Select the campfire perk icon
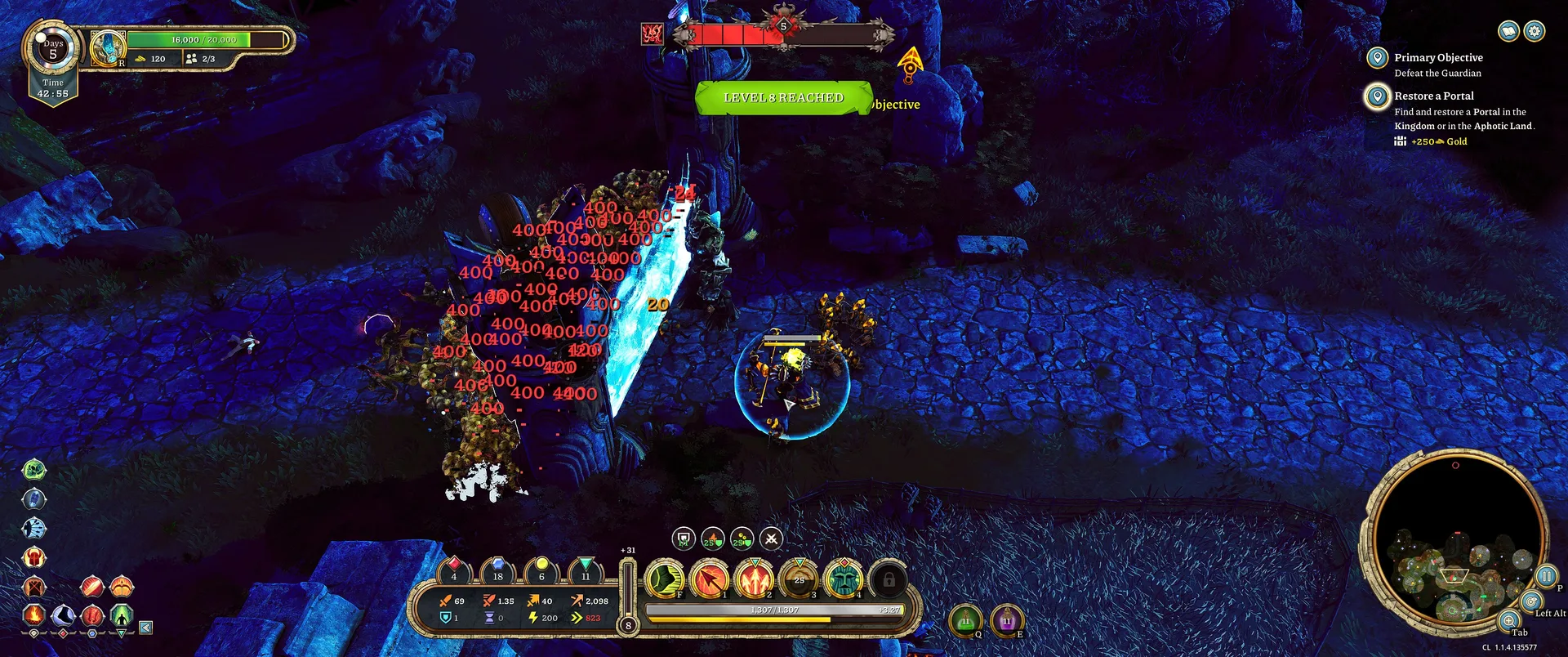 pos(33,614)
